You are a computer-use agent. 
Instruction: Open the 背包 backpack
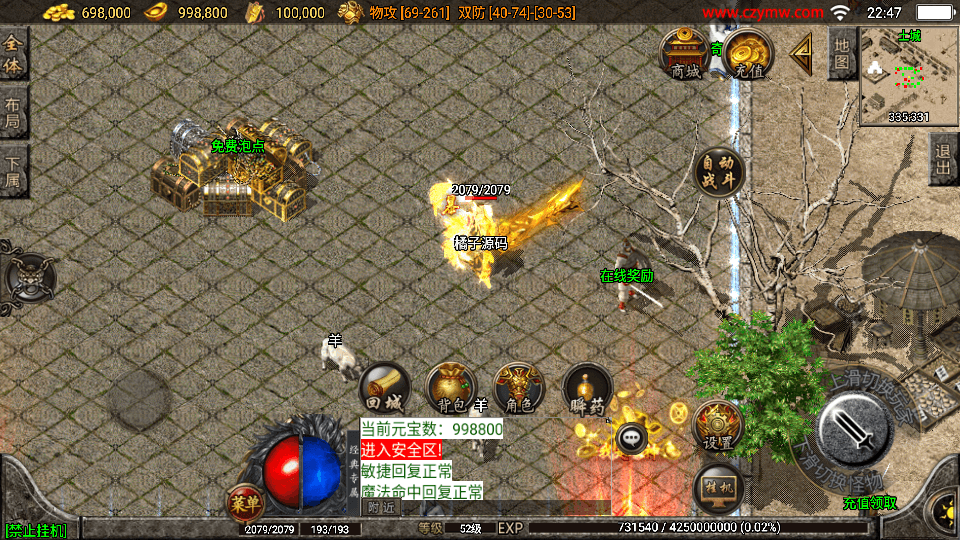pyautogui.click(x=451, y=388)
